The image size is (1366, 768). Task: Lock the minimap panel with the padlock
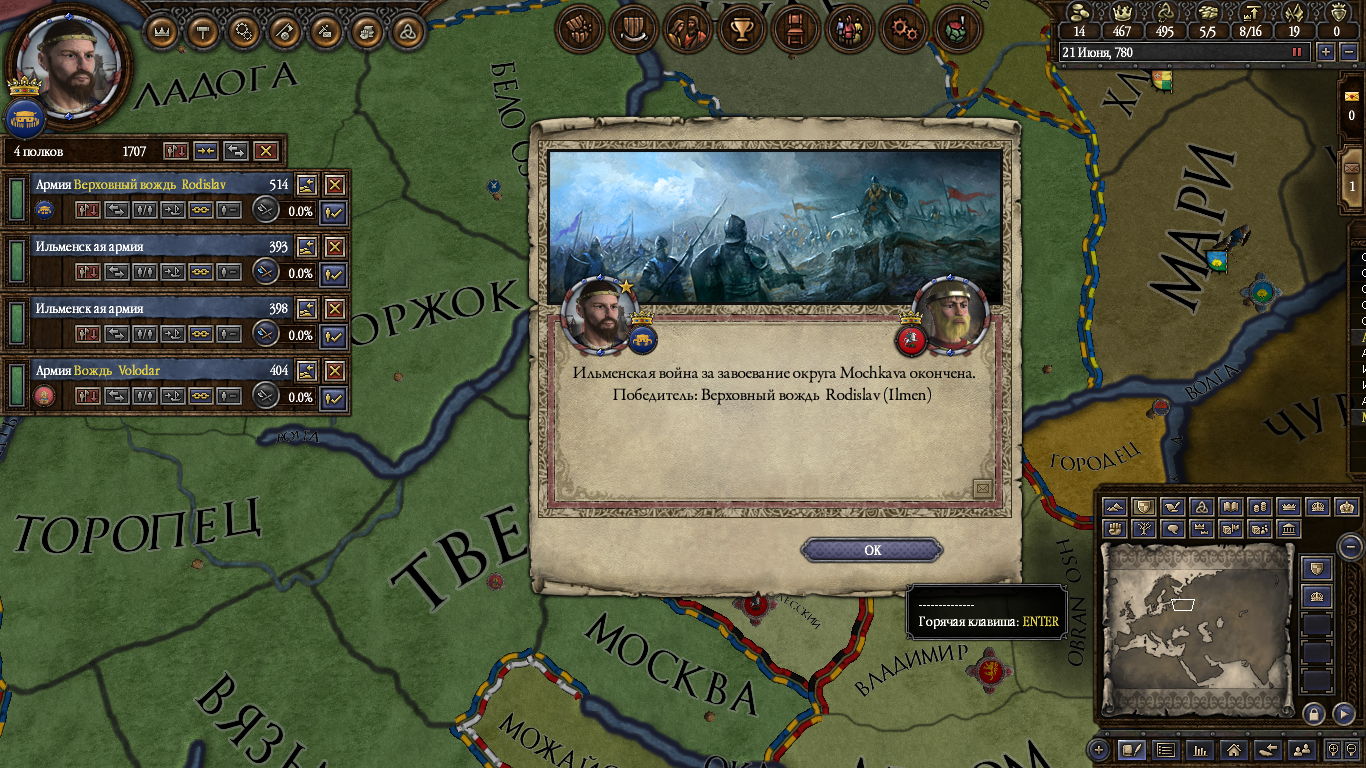tap(1314, 713)
